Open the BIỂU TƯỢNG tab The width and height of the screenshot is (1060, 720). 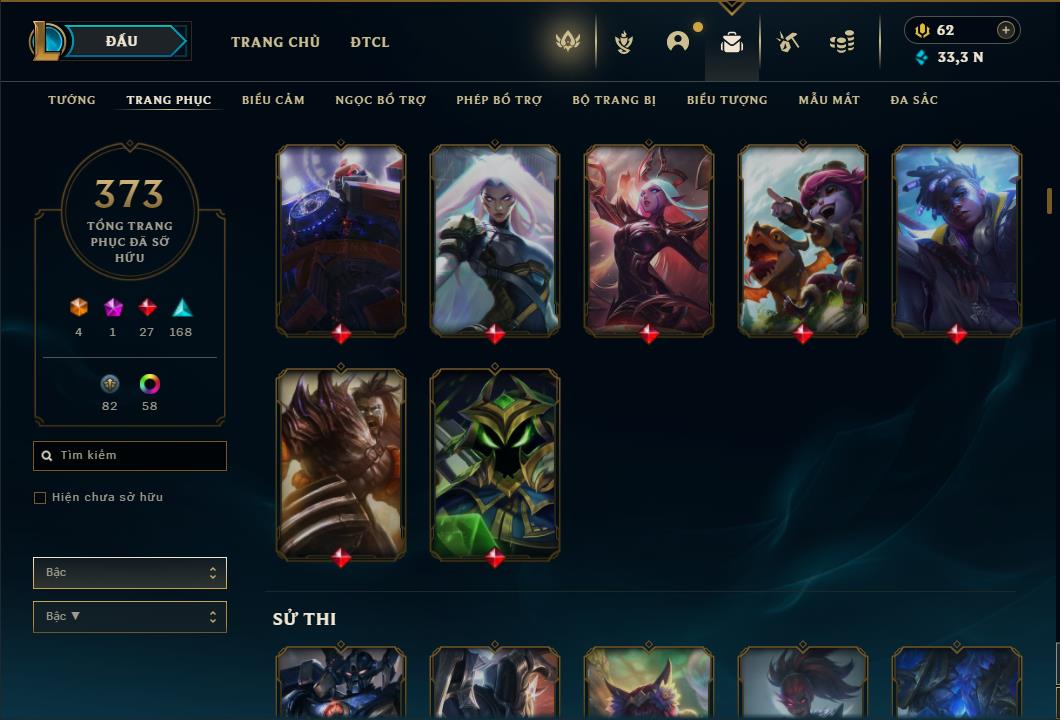[x=727, y=100]
